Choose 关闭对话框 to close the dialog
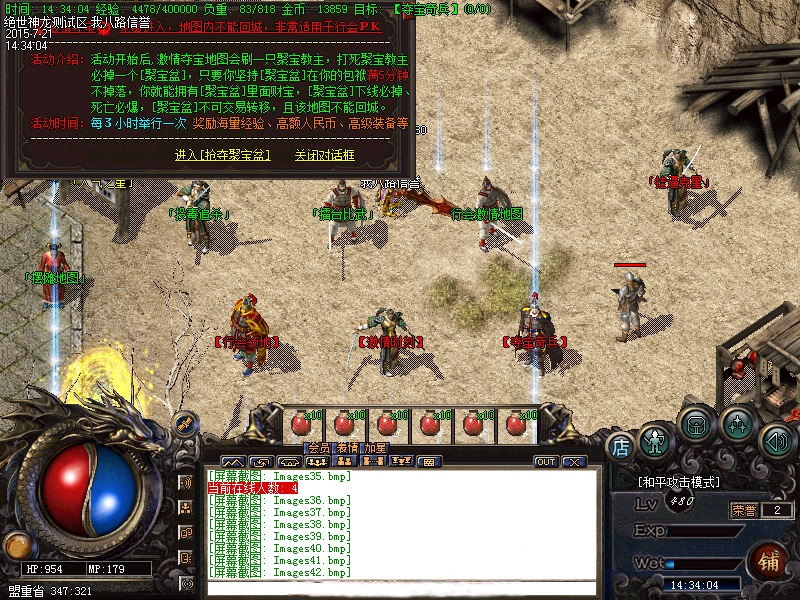This screenshot has height=600, width=800. tap(324, 155)
